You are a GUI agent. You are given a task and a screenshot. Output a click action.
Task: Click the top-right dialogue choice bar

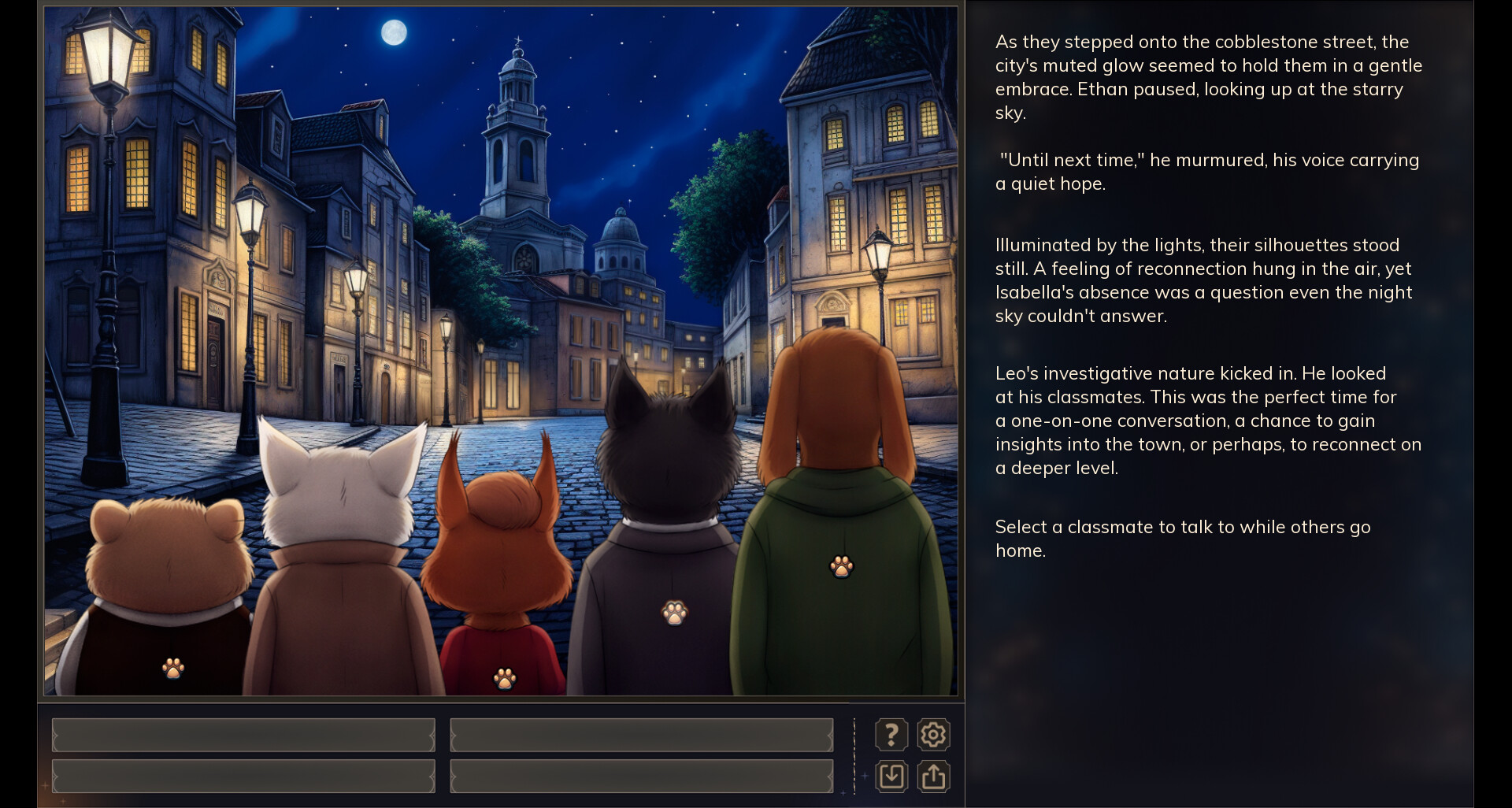click(x=641, y=734)
